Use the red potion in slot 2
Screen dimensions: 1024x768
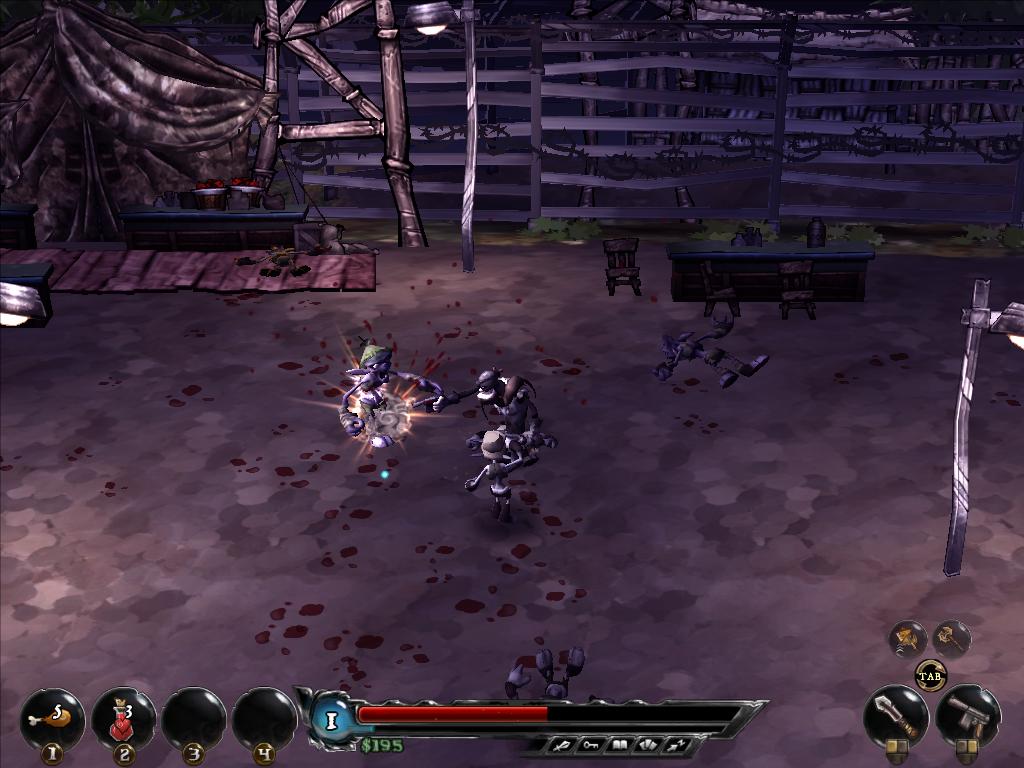coord(123,717)
